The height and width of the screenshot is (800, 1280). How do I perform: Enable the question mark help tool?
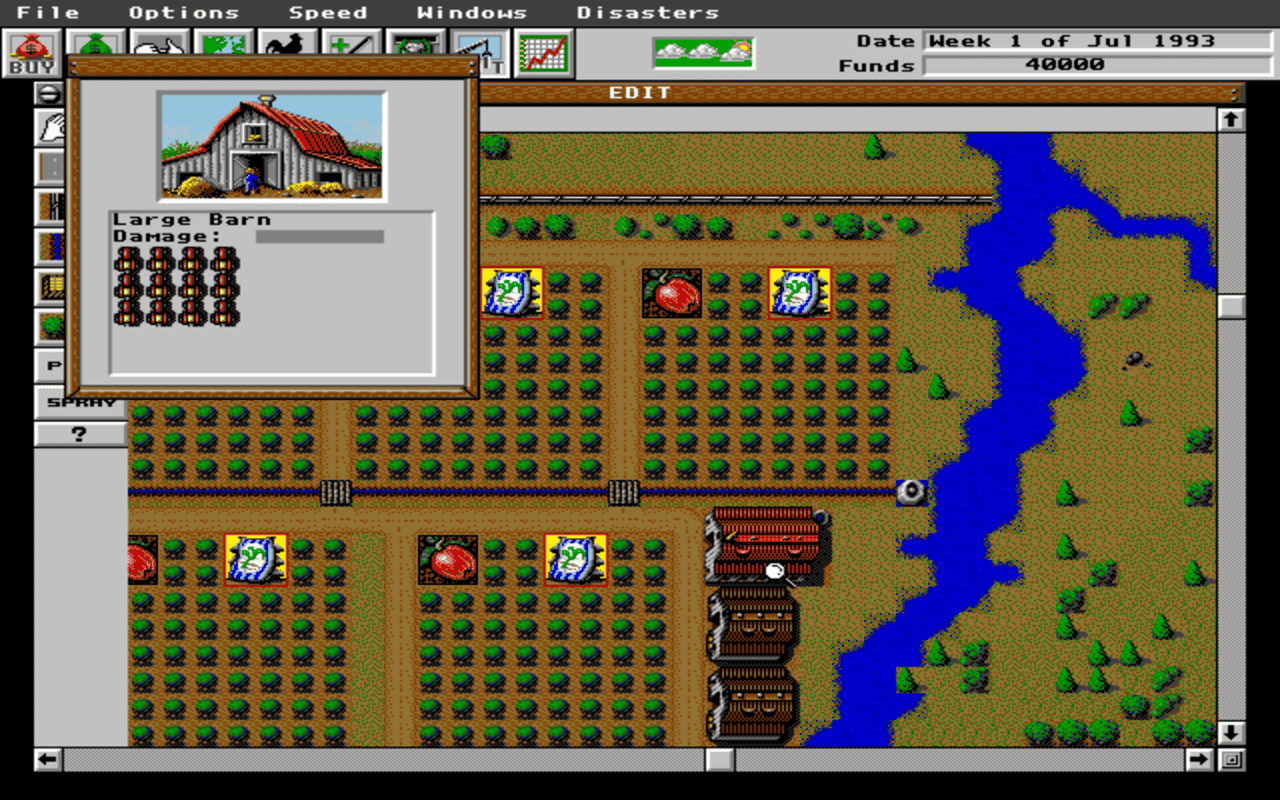(x=79, y=433)
